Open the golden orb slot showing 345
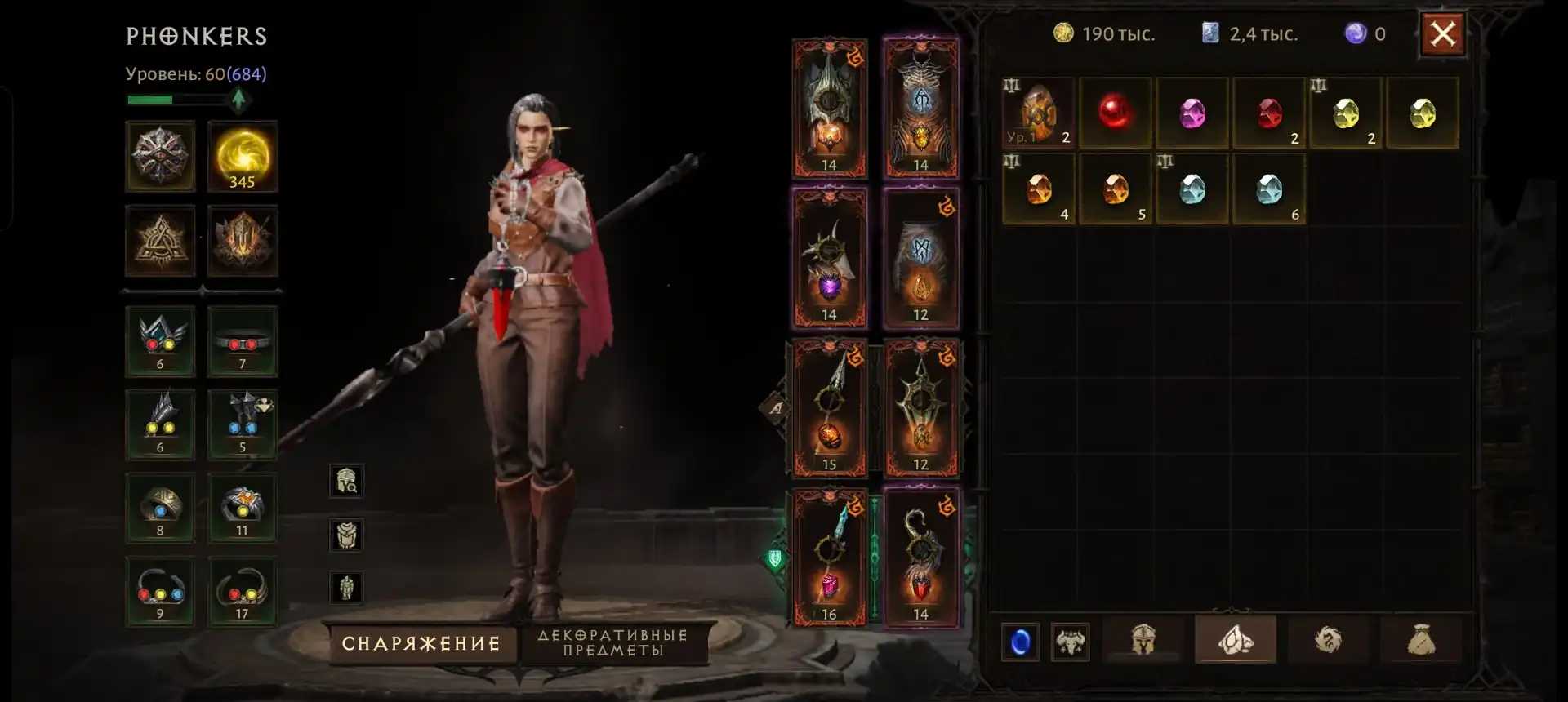 coord(243,157)
